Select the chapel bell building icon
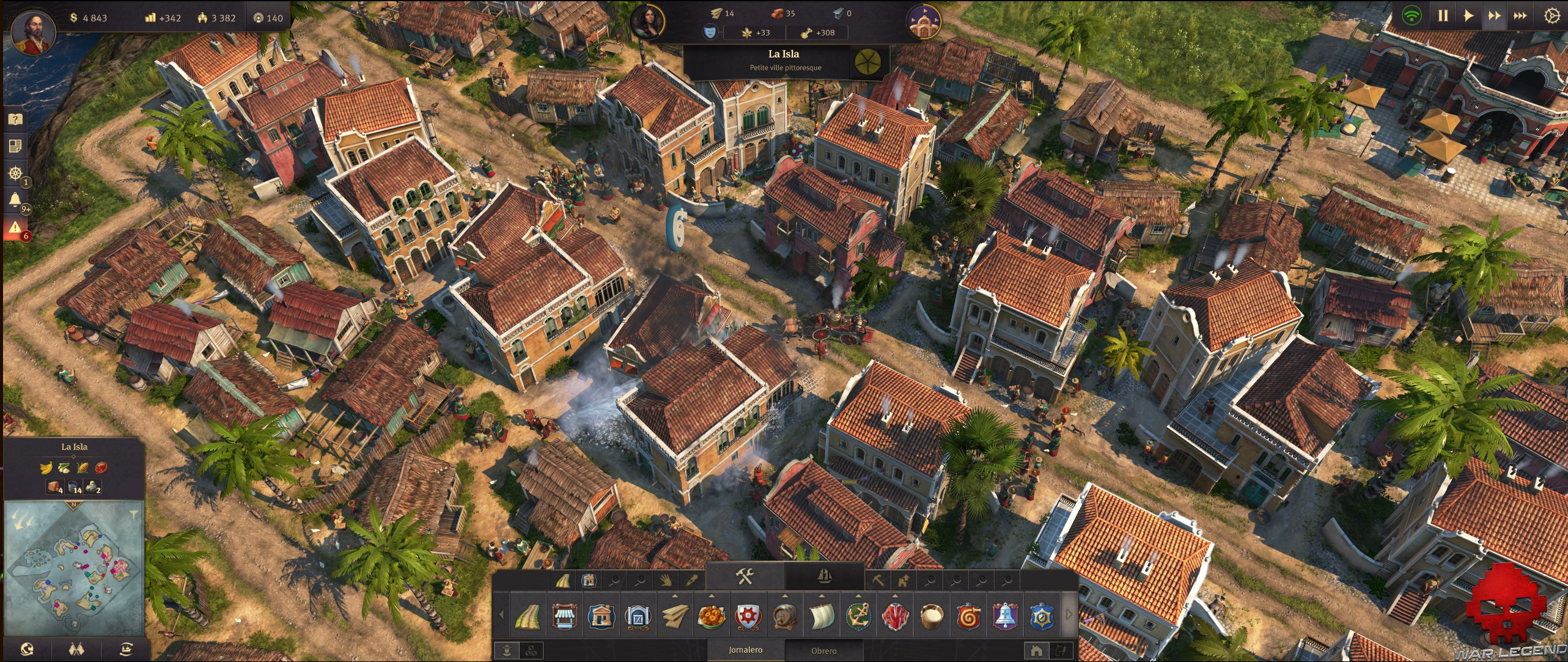This screenshot has height=662, width=1568. point(1005,616)
